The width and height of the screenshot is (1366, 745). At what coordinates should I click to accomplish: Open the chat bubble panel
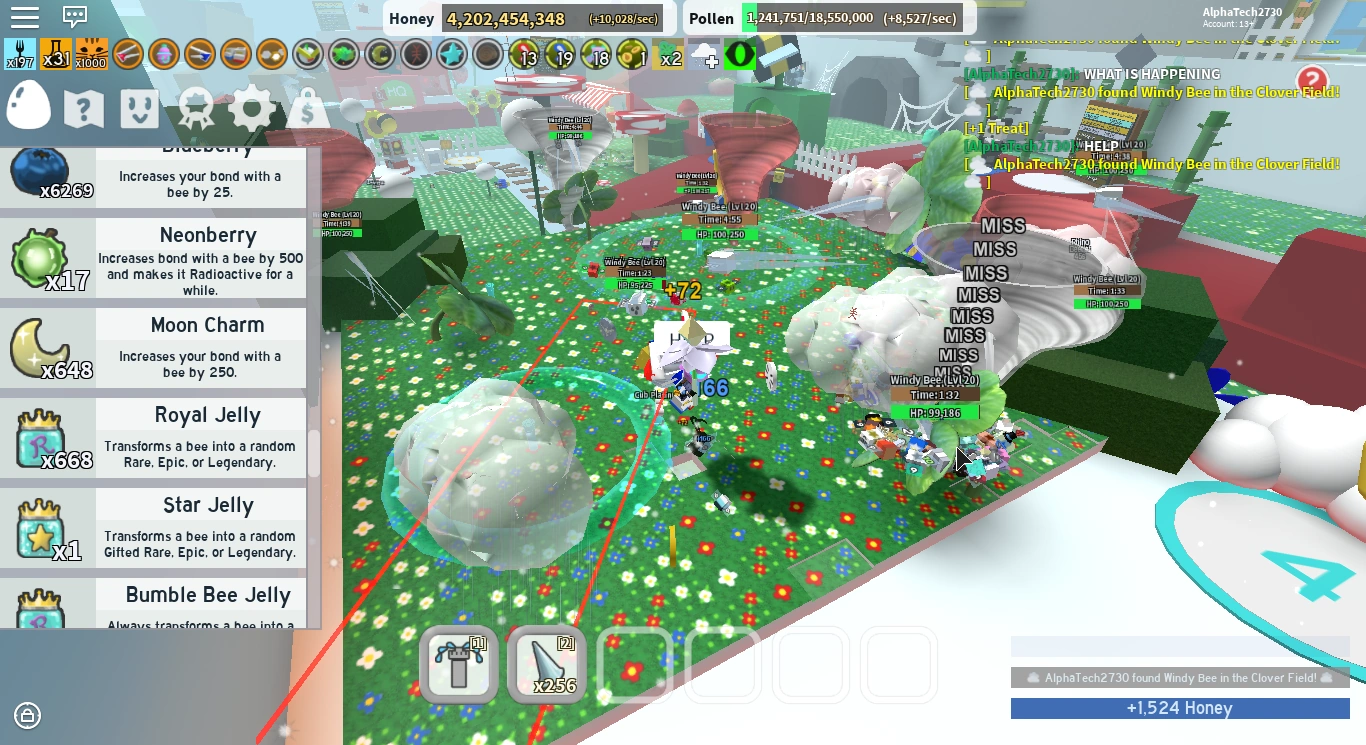pos(75,17)
